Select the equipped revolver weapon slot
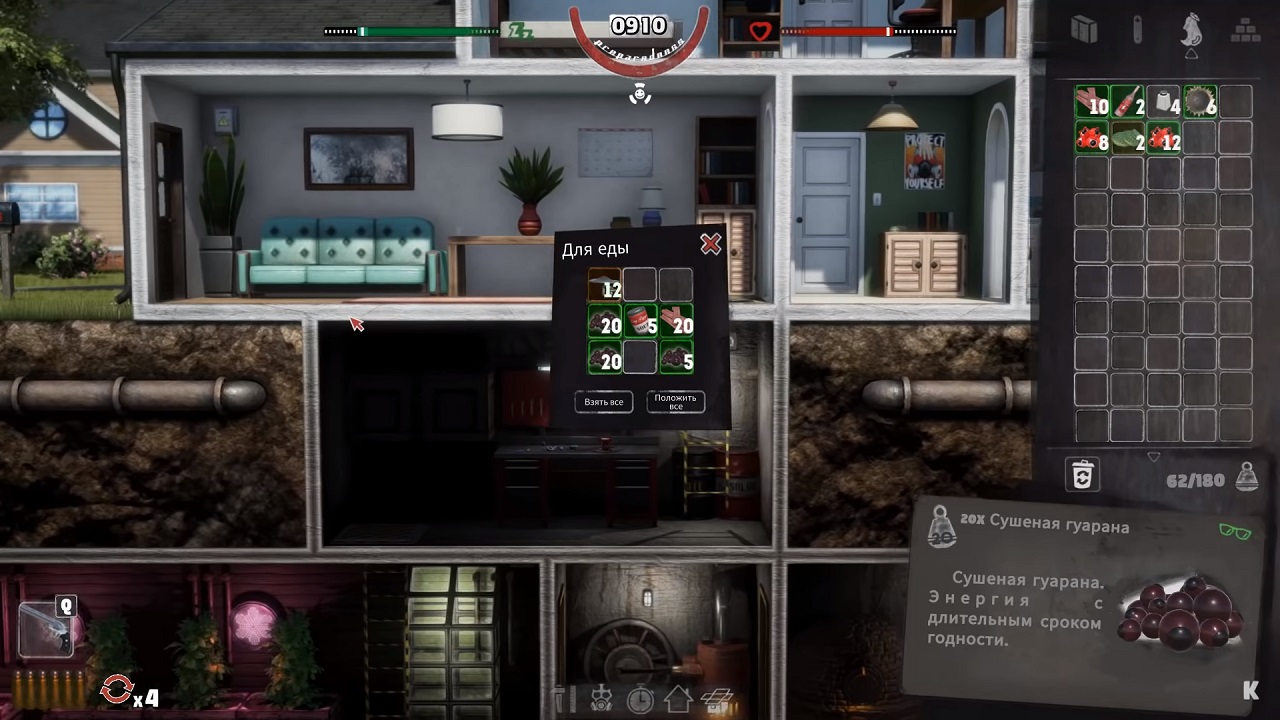The width and height of the screenshot is (1280, 720). 44,630
